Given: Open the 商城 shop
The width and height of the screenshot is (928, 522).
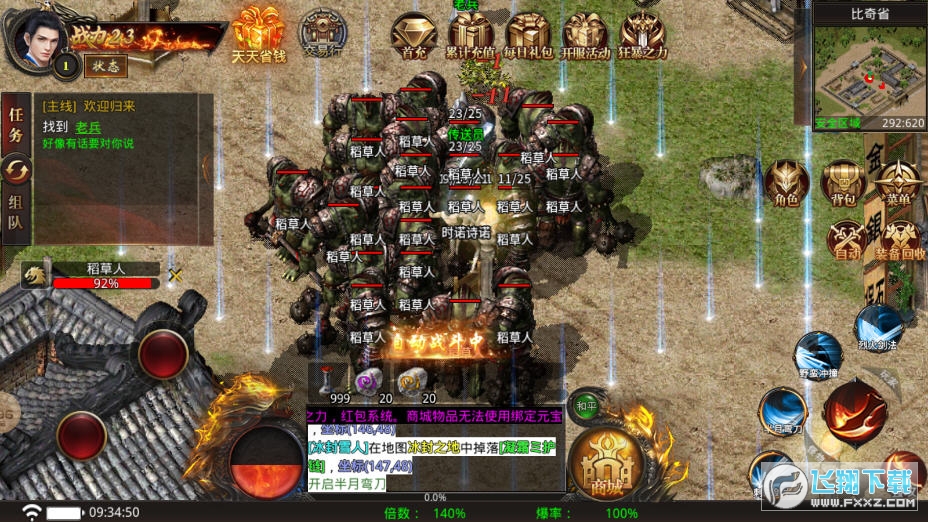Looking at the screenshot, I should coord(604,464).
